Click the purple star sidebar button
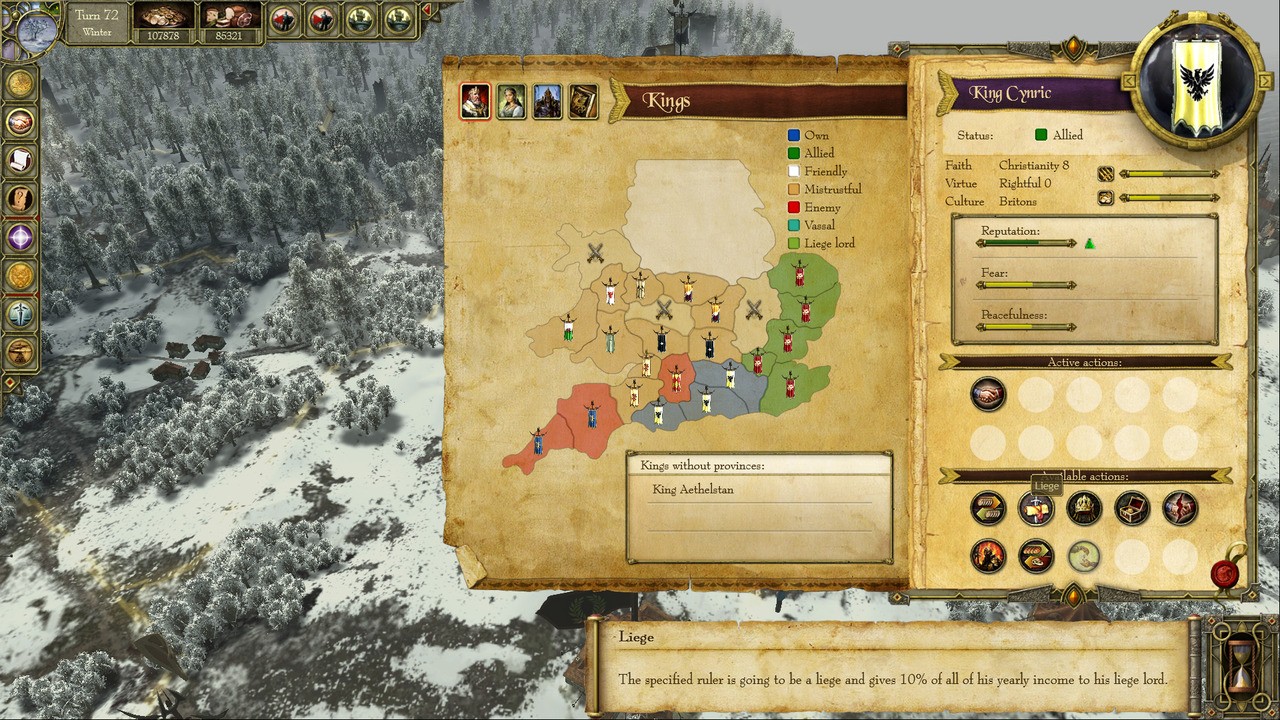 tap(20, 238)
